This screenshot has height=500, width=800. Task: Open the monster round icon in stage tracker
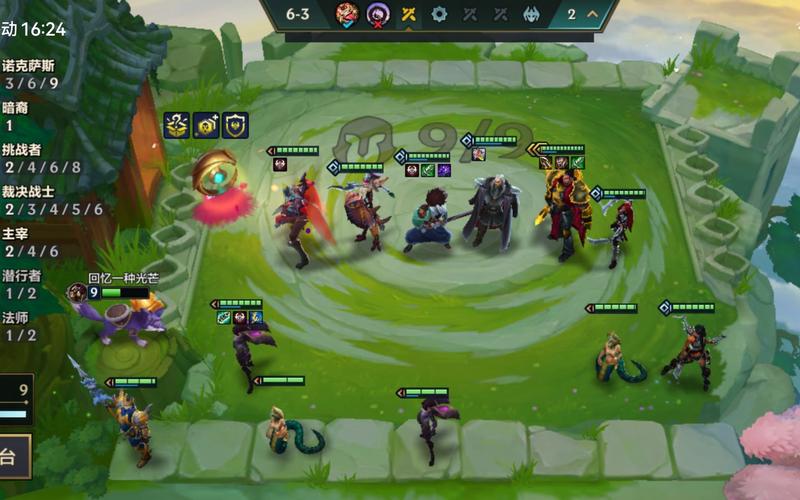click(x=530, y=14)
